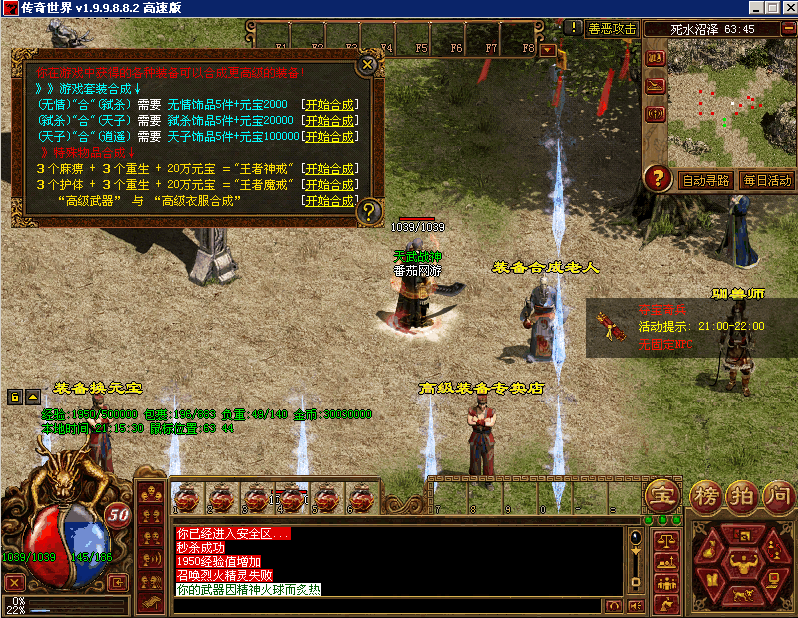Open 高级武器 and 高级衣服 synthesis
This screenshot has height=618, width=798.
tap(329, 201)
